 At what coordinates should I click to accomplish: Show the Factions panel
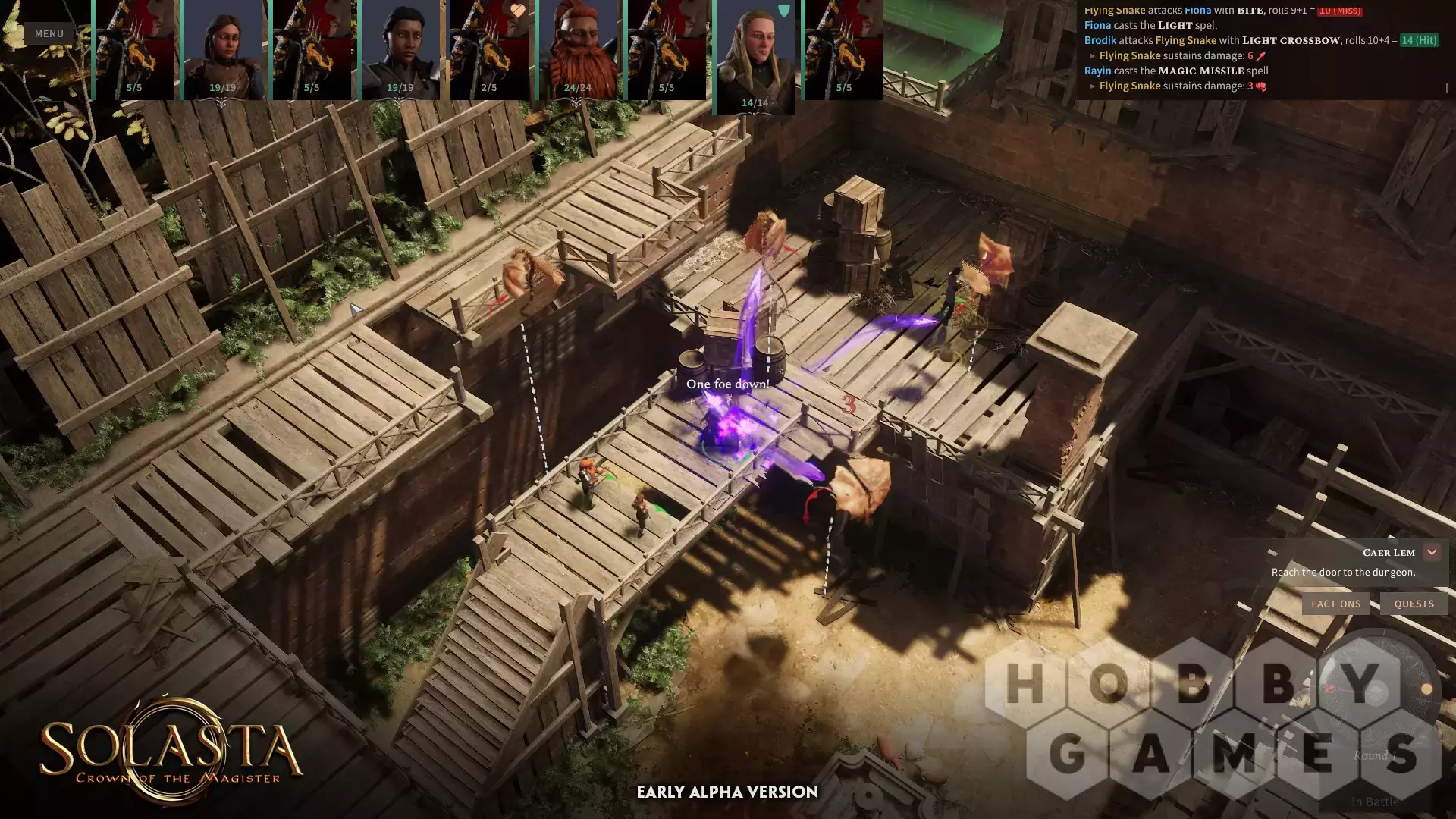tap(1335, 604)
